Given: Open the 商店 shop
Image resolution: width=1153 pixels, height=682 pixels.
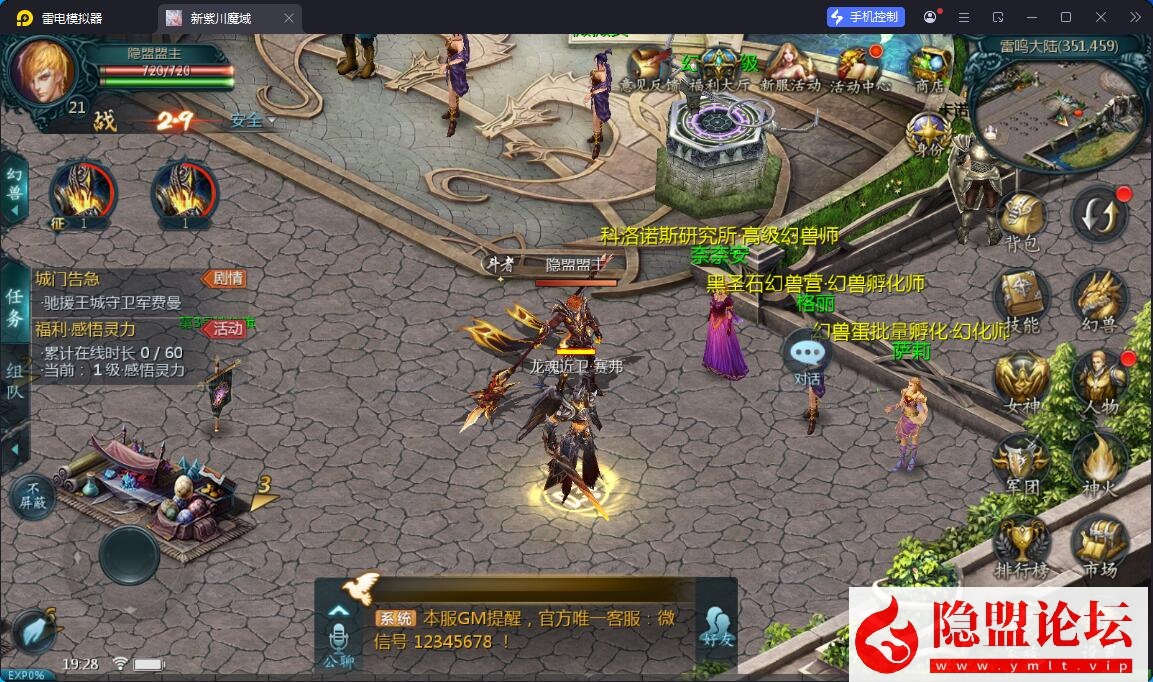Looking at the screenshot, I should (x=930, y=68).
